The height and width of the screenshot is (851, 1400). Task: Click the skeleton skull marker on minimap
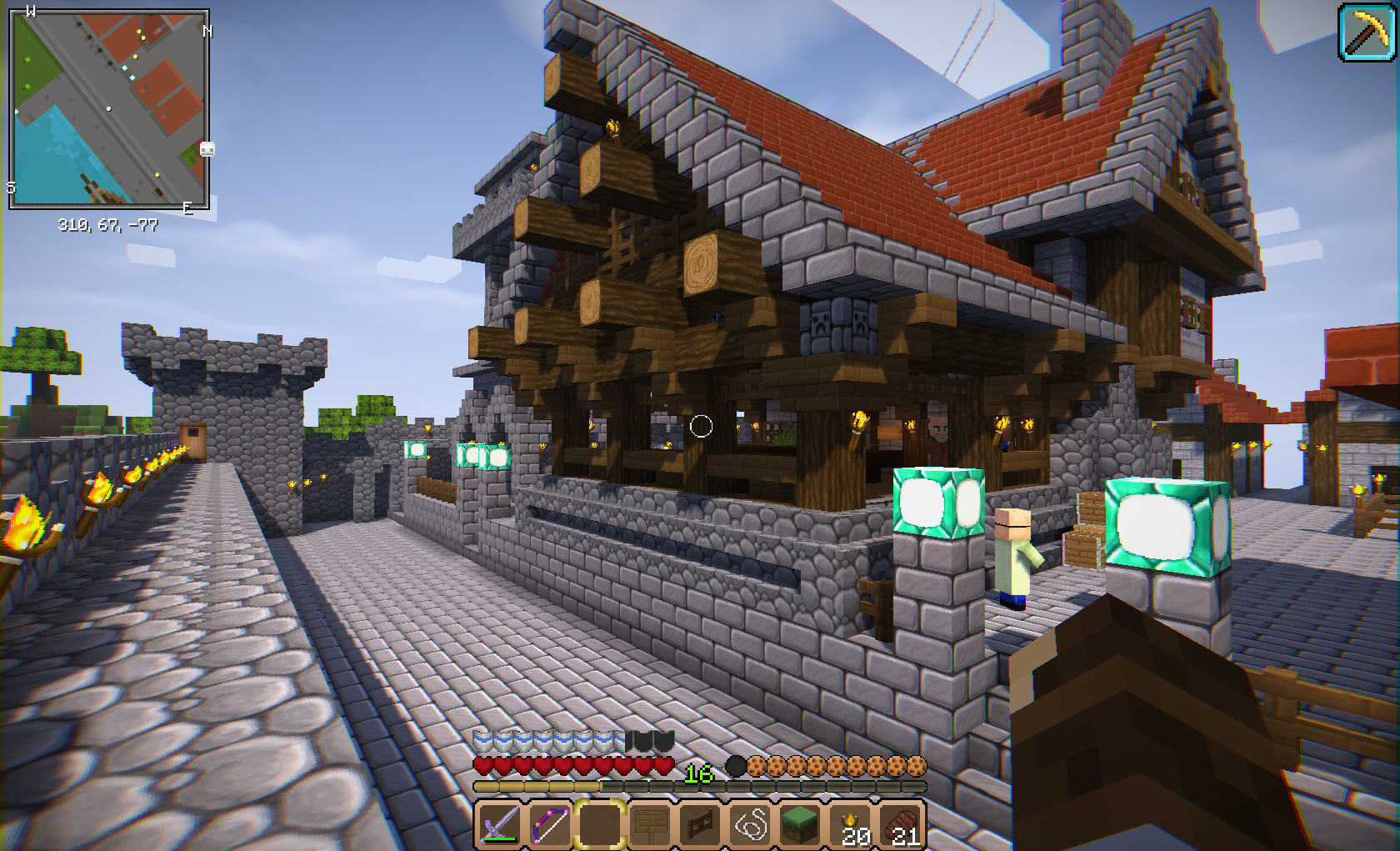(x=207, y=149)
